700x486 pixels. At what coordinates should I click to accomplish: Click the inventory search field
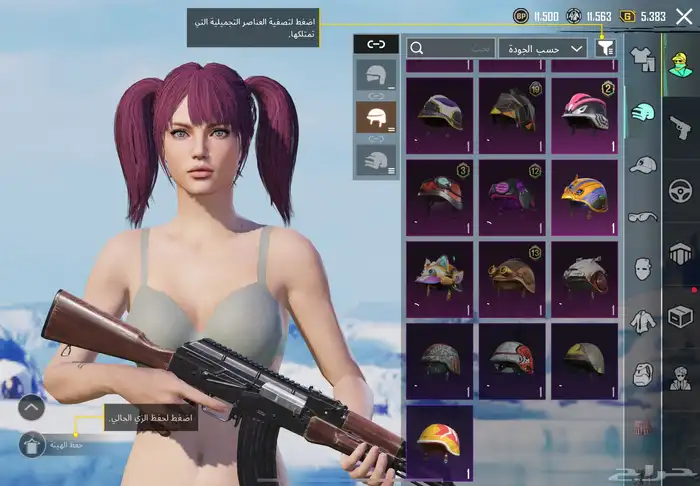(x=451, y=47)
